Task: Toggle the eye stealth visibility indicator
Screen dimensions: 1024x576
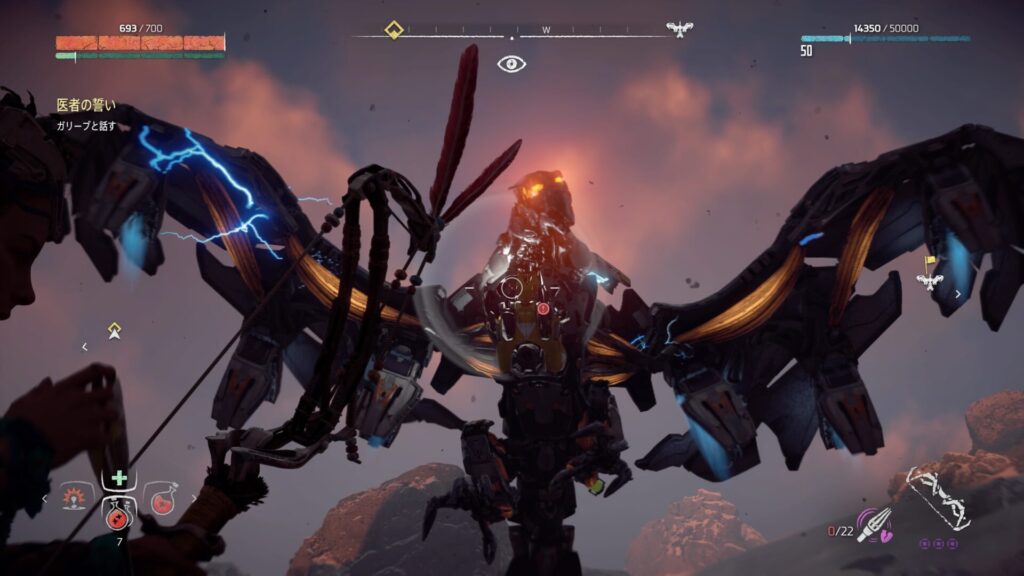Action: (x=511, y=64)
